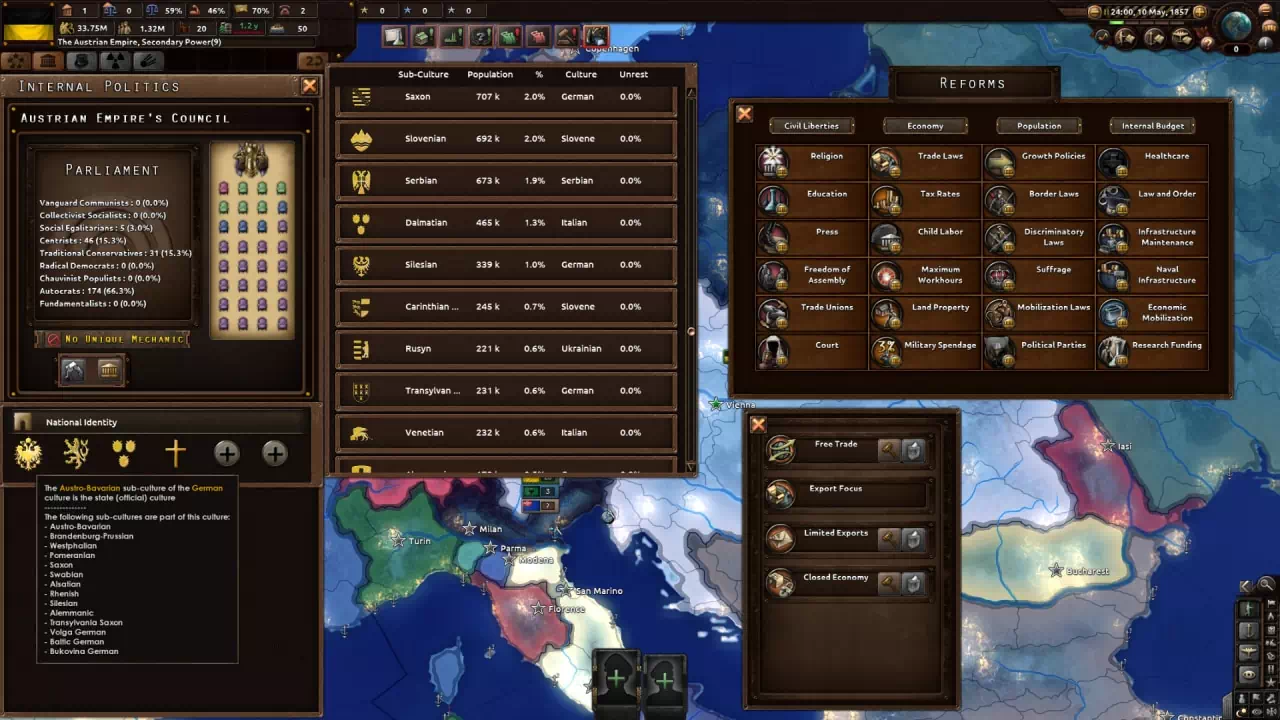Open the Border Laws reform
The width and height of the screenshot is (1280, 720).
click(1039, 199)
